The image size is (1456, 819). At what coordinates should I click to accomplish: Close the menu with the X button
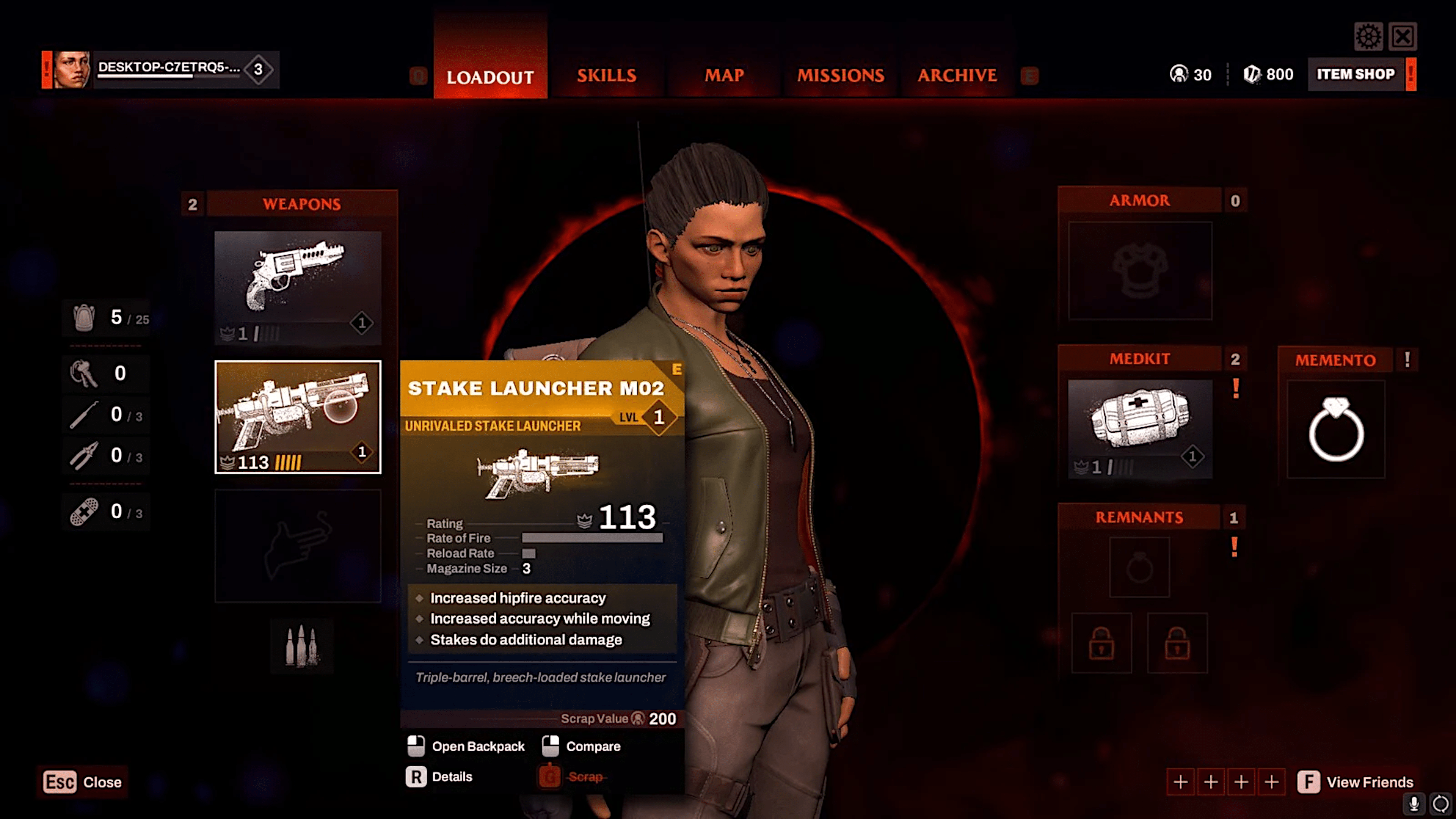point(1403,37)
